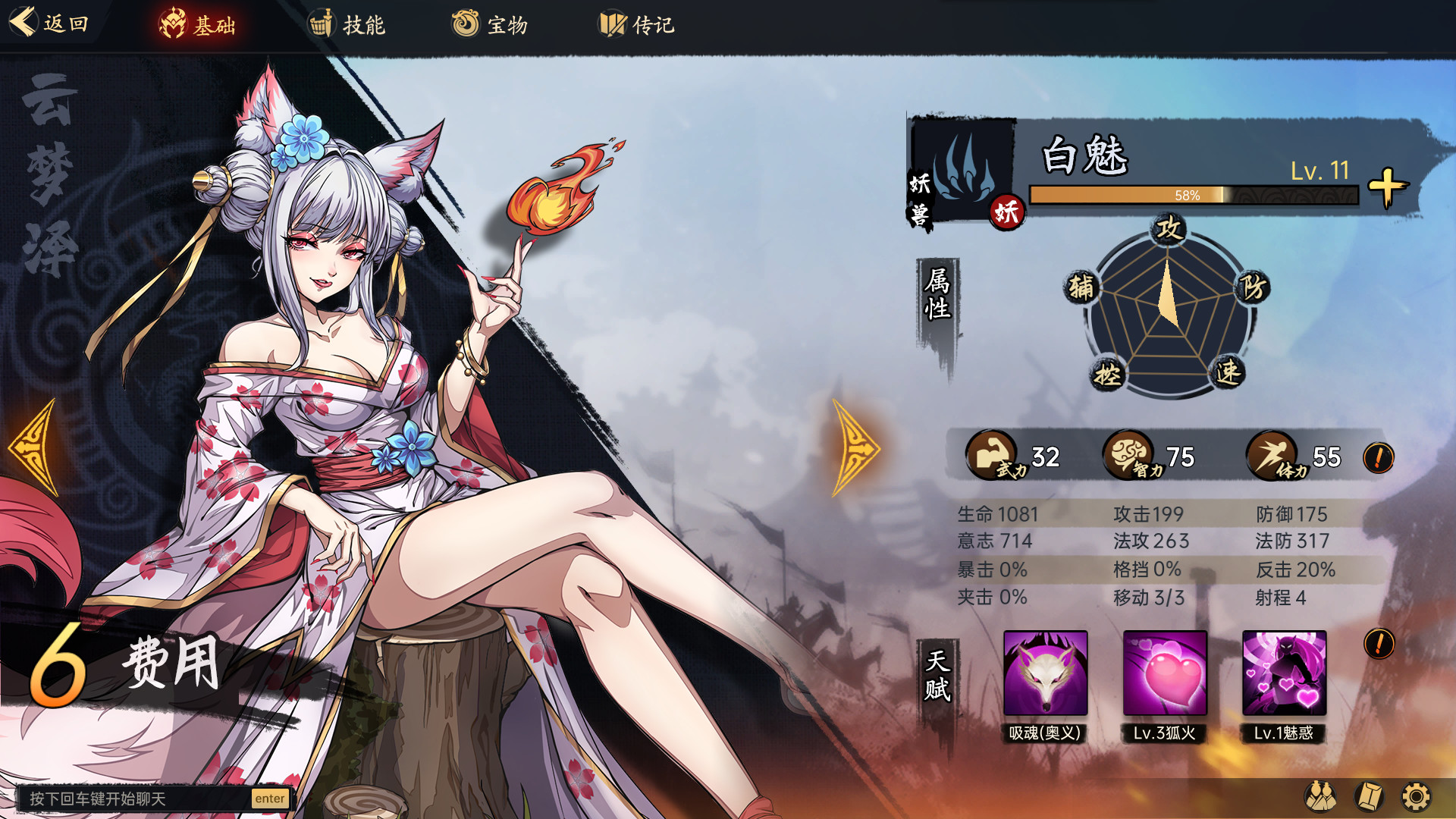Viewport: 1456px width, 819px height.
Task: Open the card icon in bottom bar
Action: [1369, 797]
